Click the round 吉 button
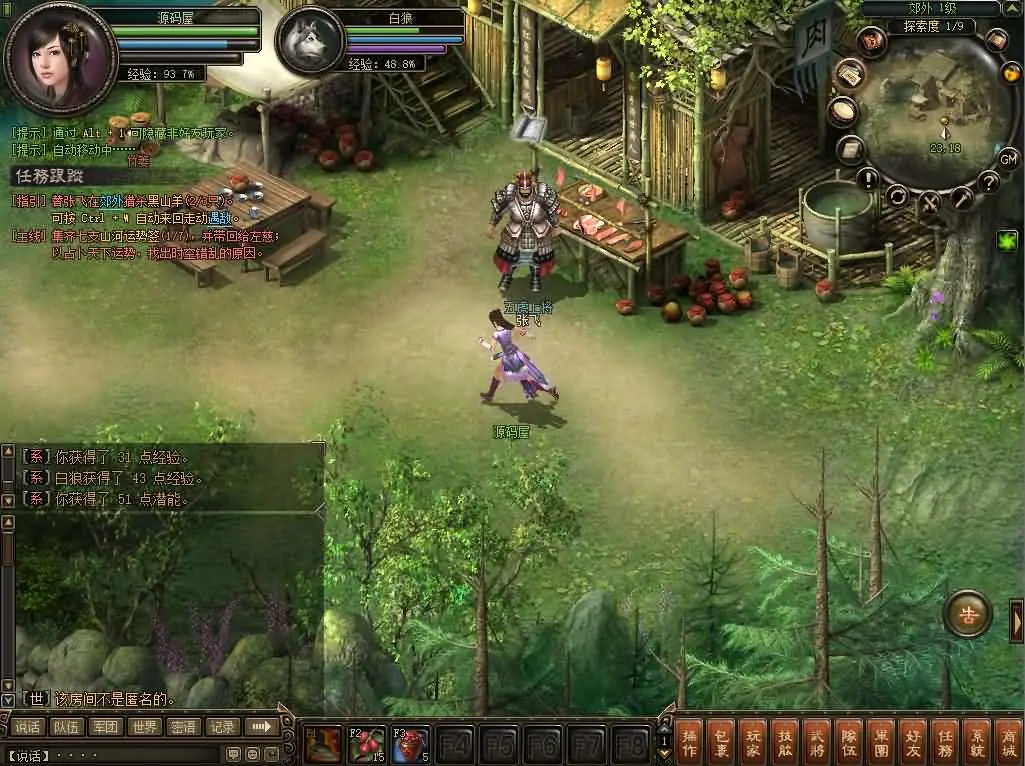The height and width of the screenshot is (766, 1025). [x=968, y=615]
